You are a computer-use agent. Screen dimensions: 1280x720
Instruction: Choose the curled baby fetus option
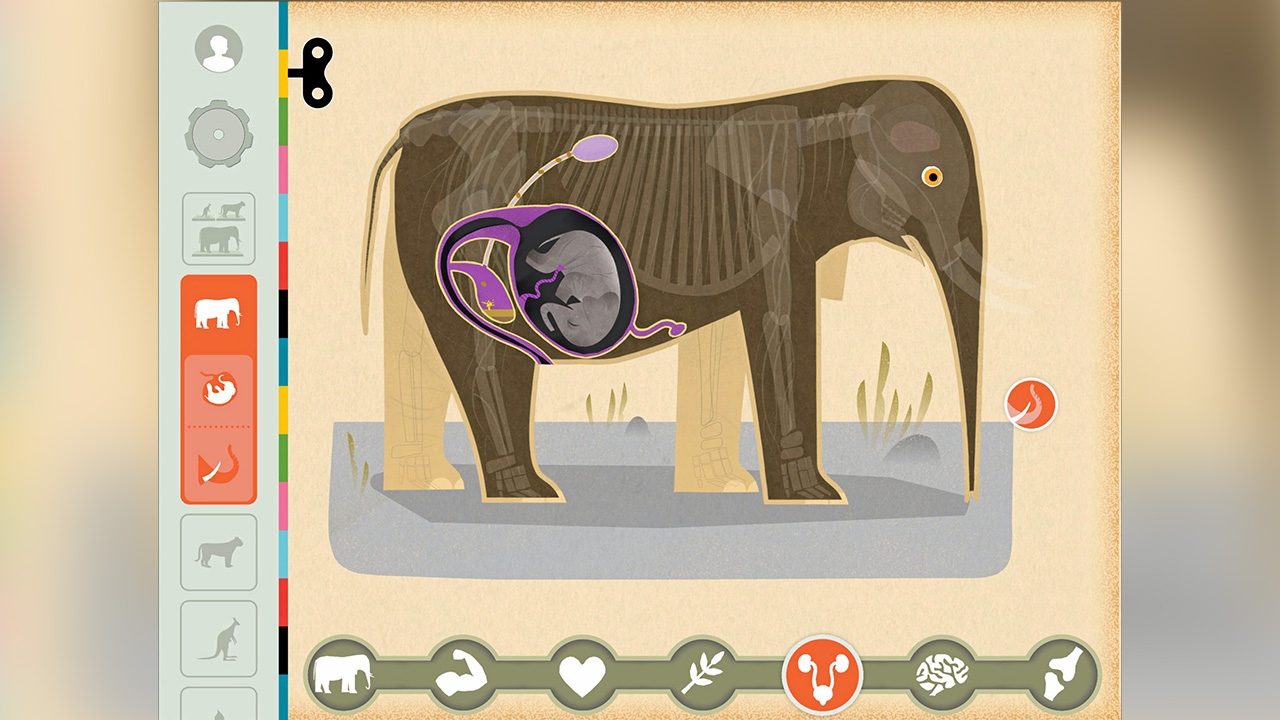coord(218,389)
